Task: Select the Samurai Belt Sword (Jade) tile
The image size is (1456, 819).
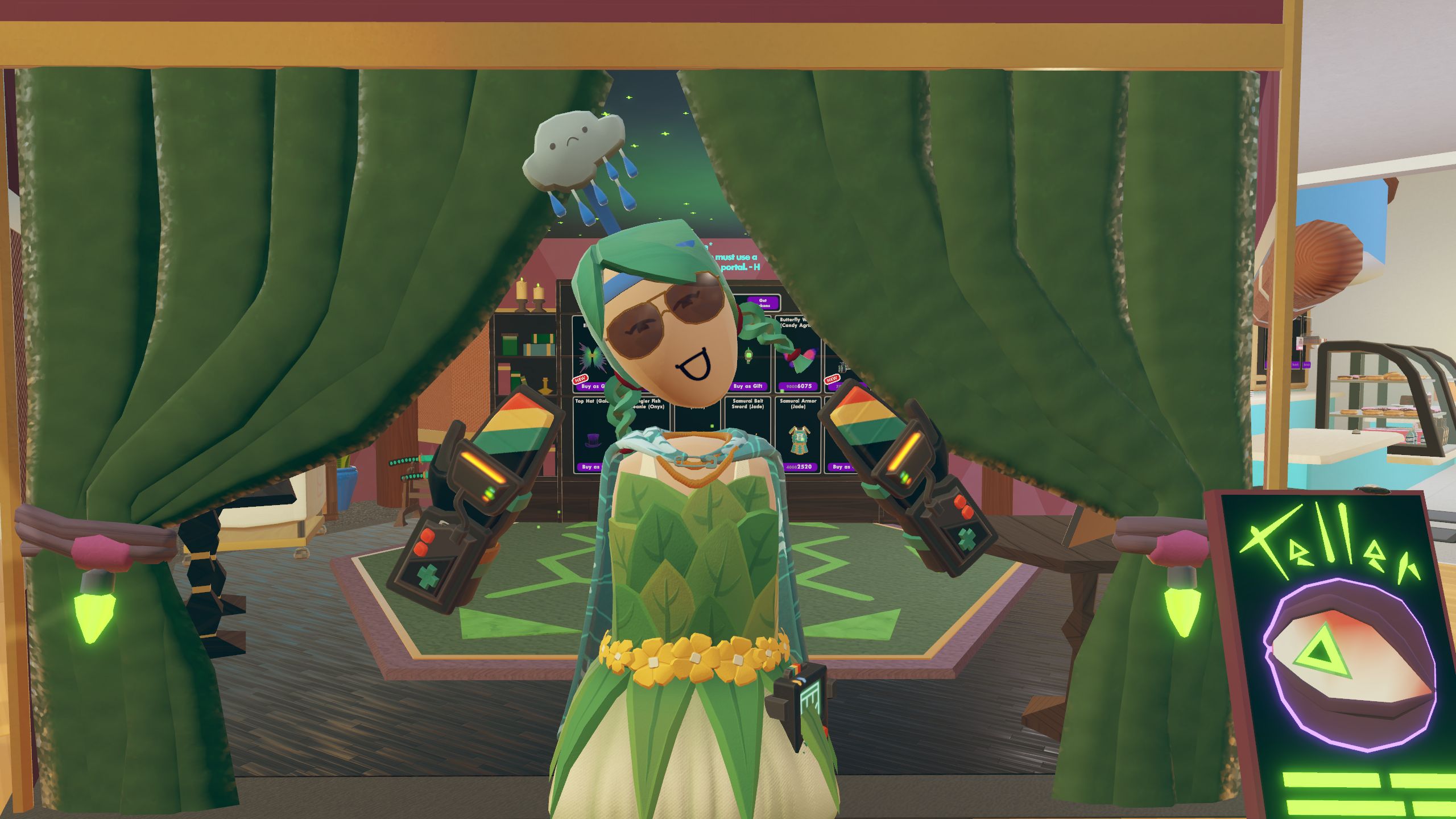Action: click(747, 427)
